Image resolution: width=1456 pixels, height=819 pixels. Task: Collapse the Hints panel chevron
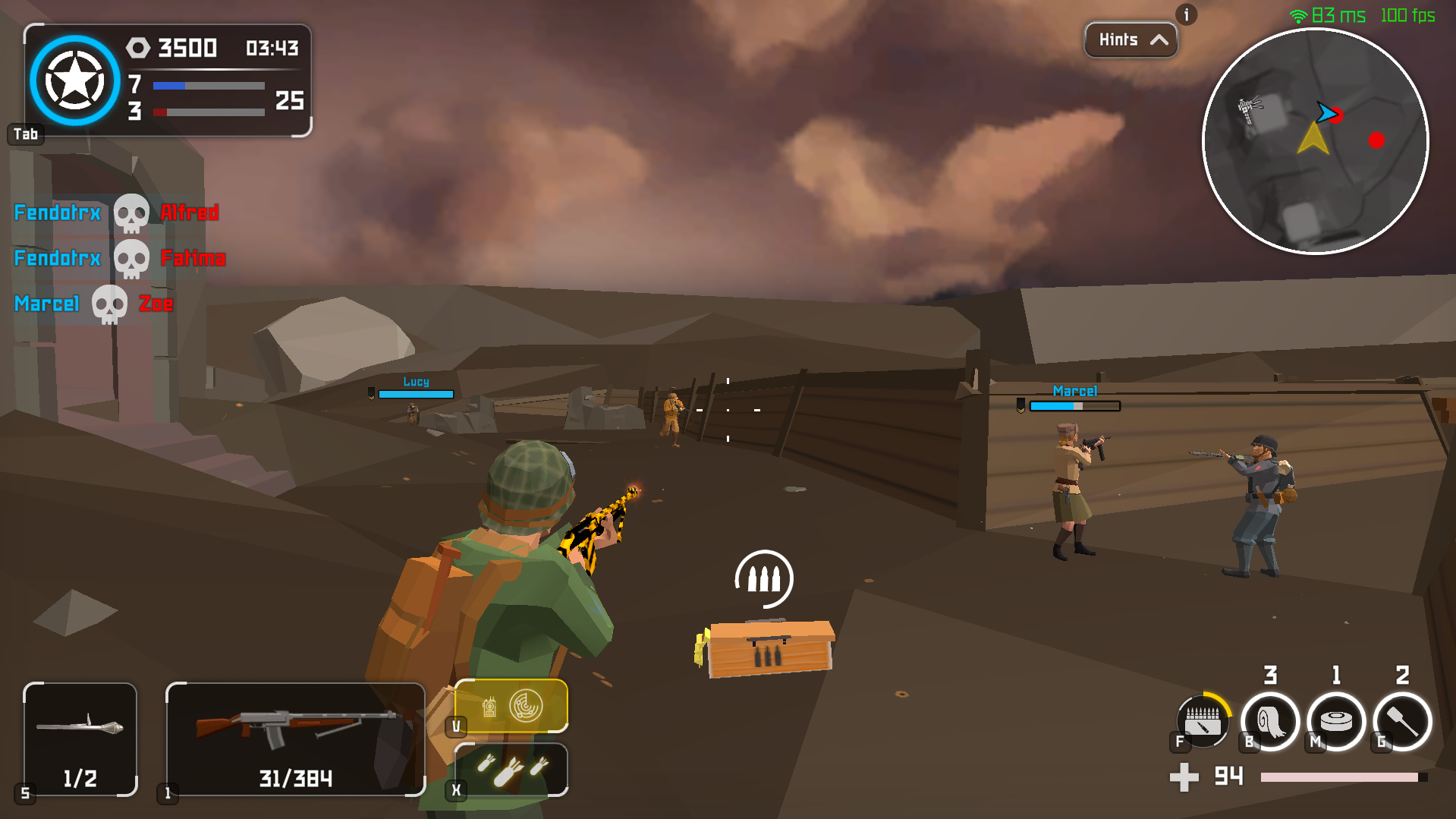pyautogui.click(x=1159, y=39)
